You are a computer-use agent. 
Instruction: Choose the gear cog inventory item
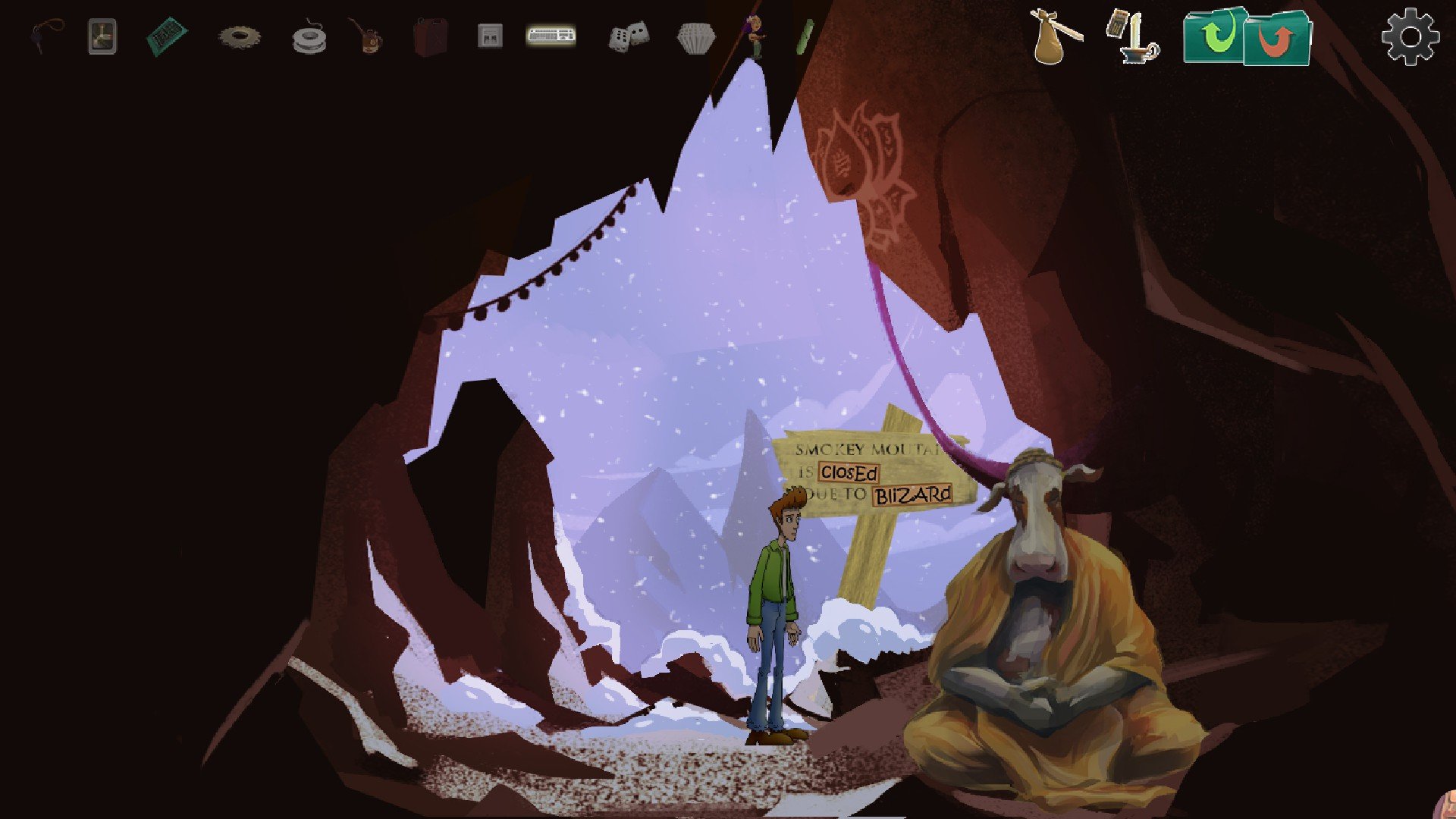(240, 36)
